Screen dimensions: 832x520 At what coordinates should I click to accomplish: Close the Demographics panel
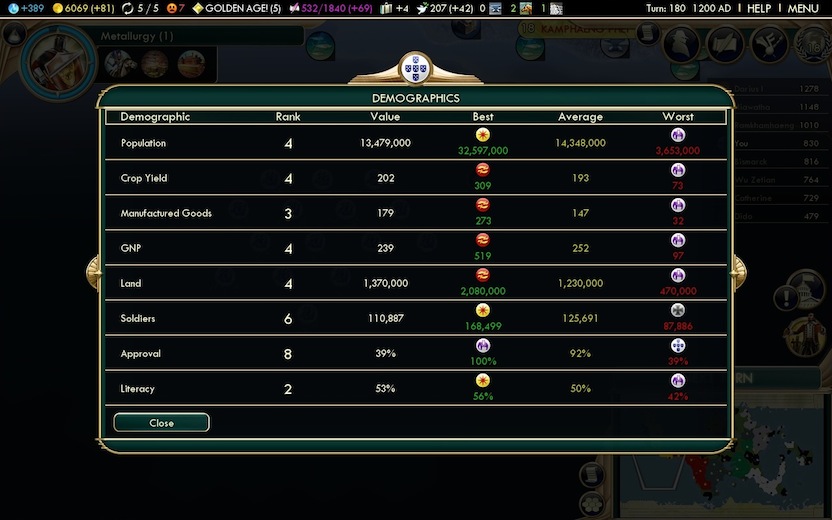(x=161, y=423)
